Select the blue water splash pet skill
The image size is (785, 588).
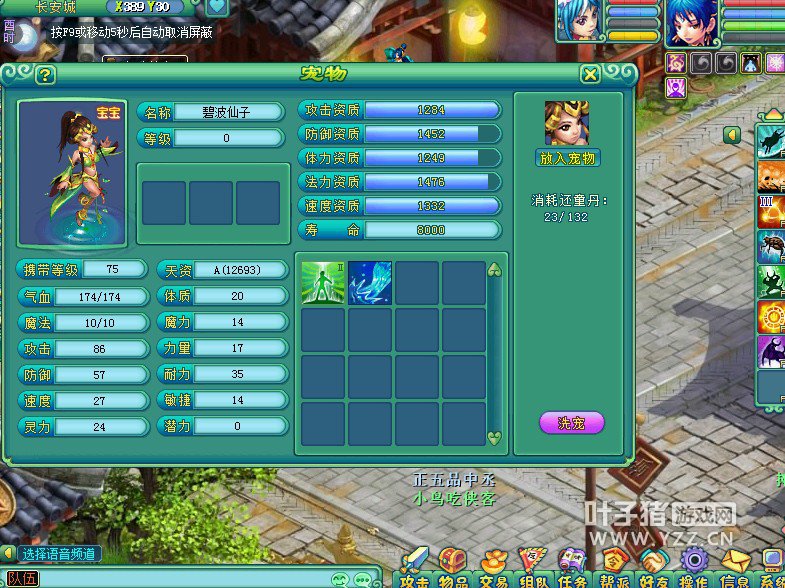pyautogui.click(x=370, y=282)
